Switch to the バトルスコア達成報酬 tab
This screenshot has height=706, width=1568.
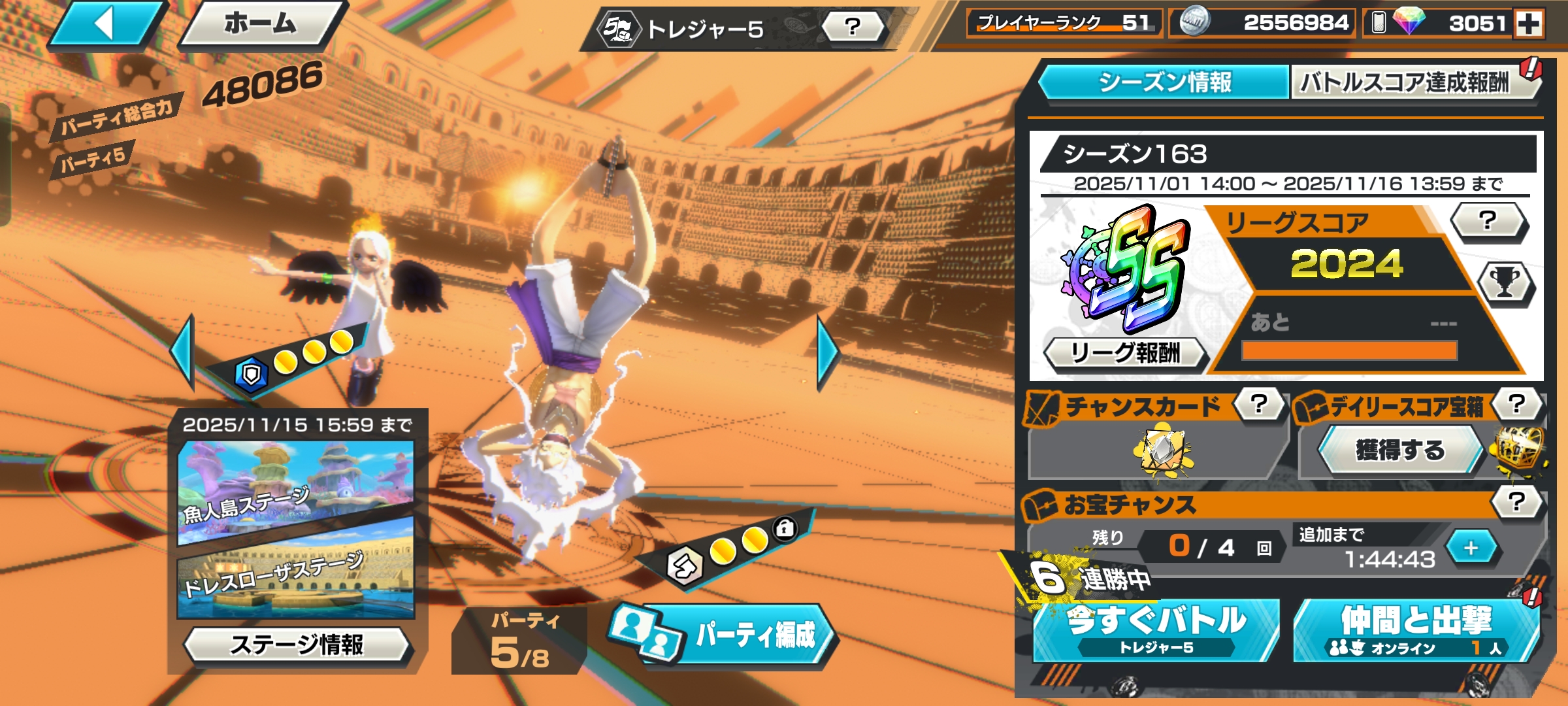pyautogui.click(x=1405, y=82)
